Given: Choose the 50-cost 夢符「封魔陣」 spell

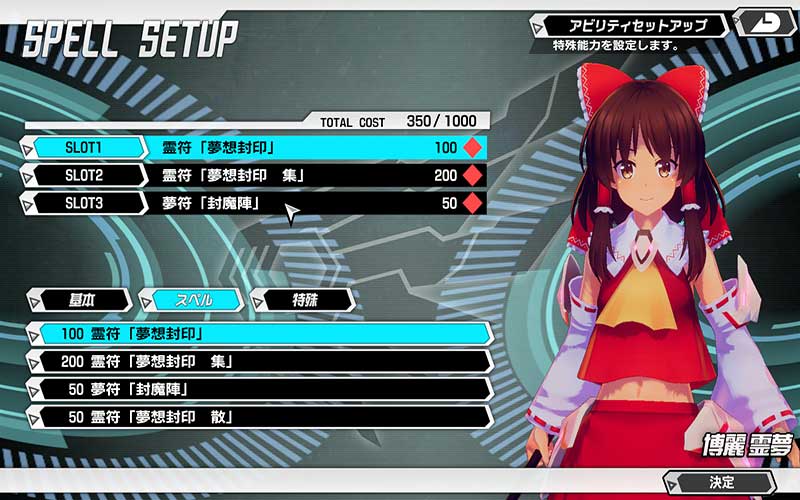Looking at the screenshot, I should point(262,389).
